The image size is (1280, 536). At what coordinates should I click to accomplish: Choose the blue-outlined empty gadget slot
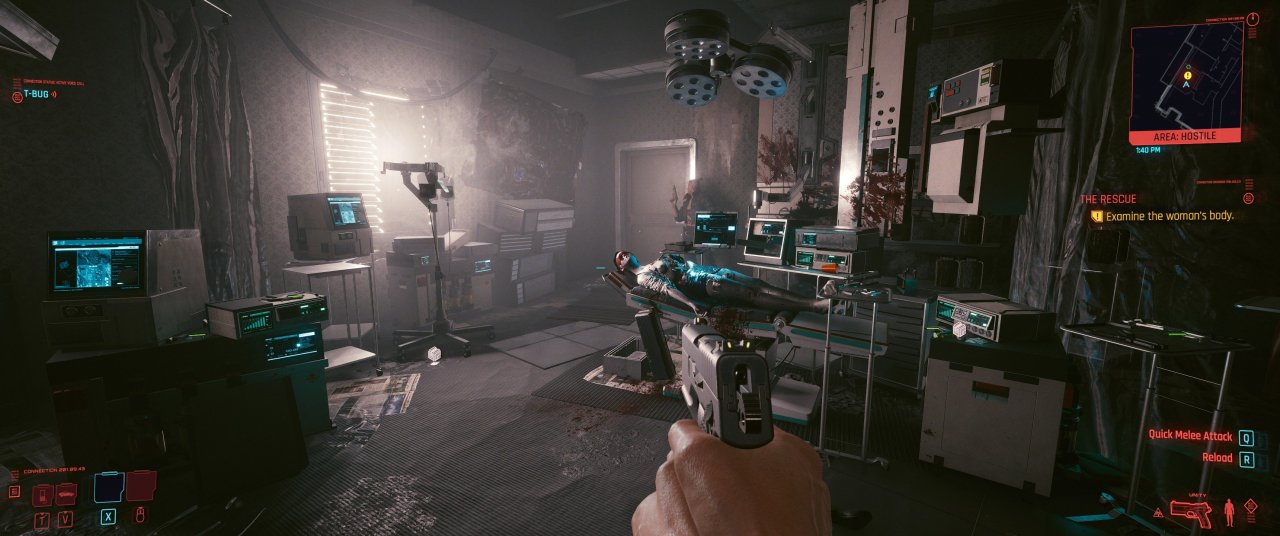[107, 487]
